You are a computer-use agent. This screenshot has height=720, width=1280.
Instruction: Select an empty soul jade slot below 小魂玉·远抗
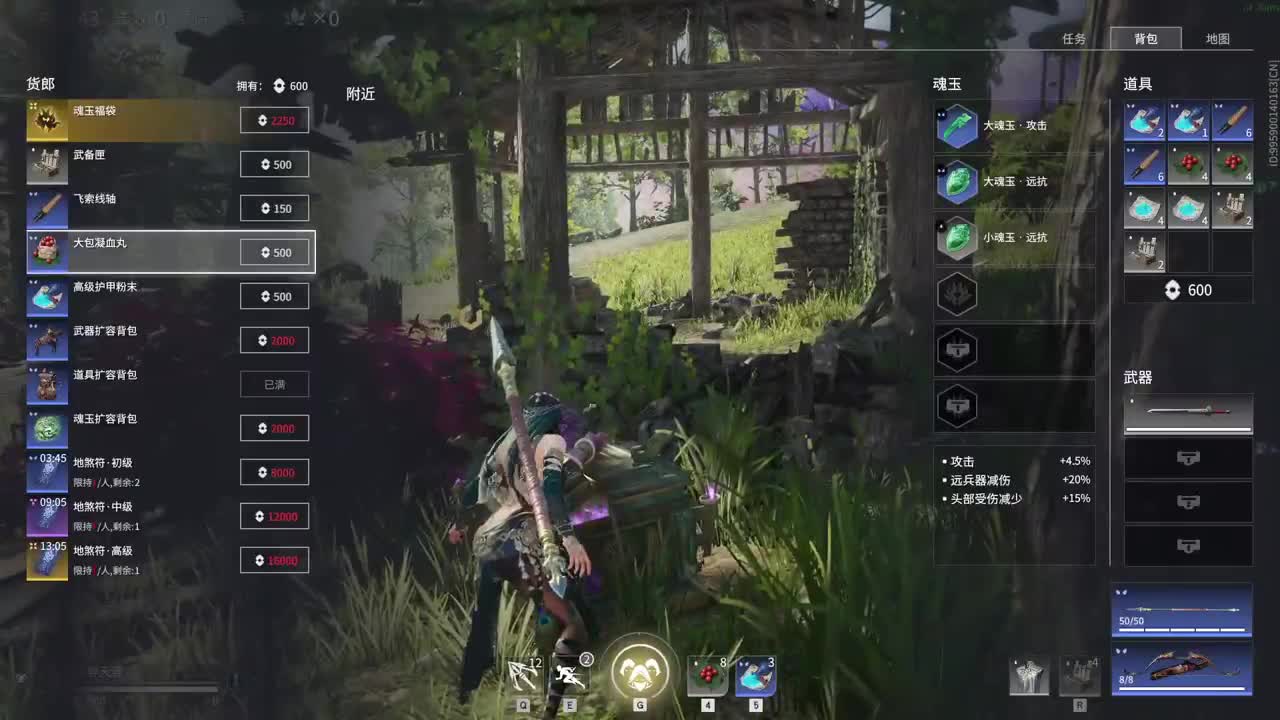click(x=957, y=294)
